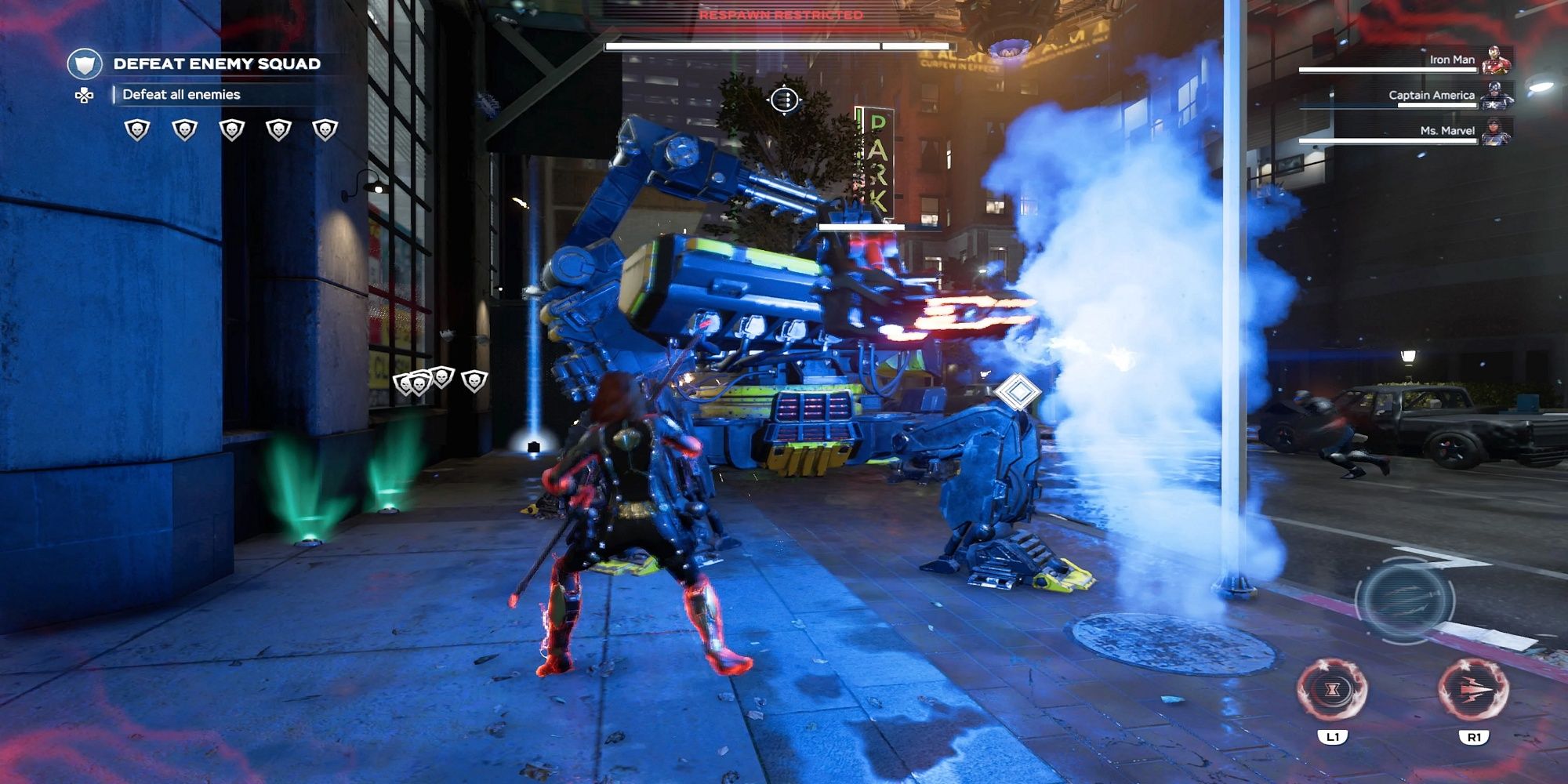Click the shield icon beside the objective title
The image size is (1568, 784).
(85, 64)
